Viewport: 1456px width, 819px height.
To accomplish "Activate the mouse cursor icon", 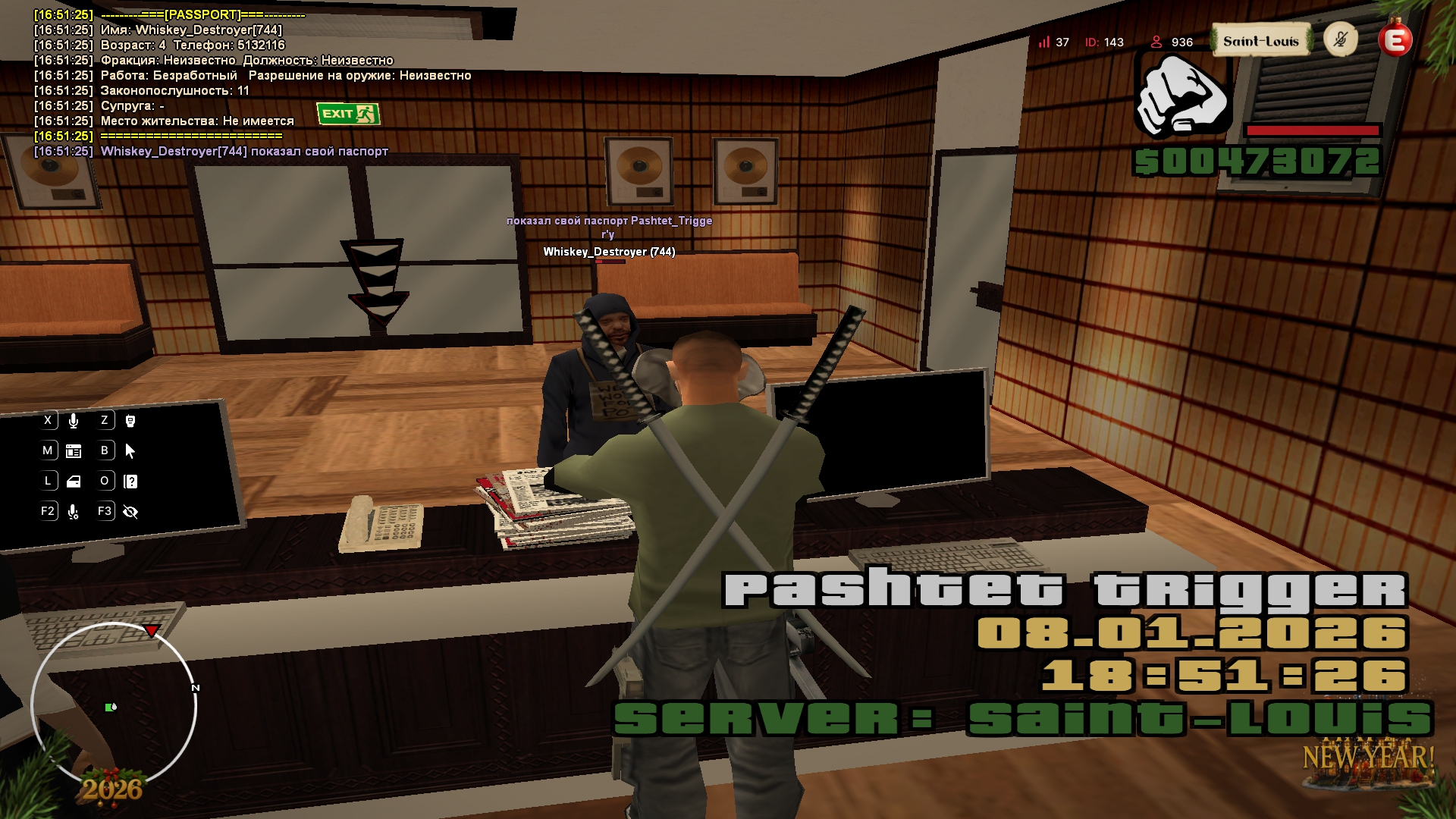I will [x=130, y=451].
